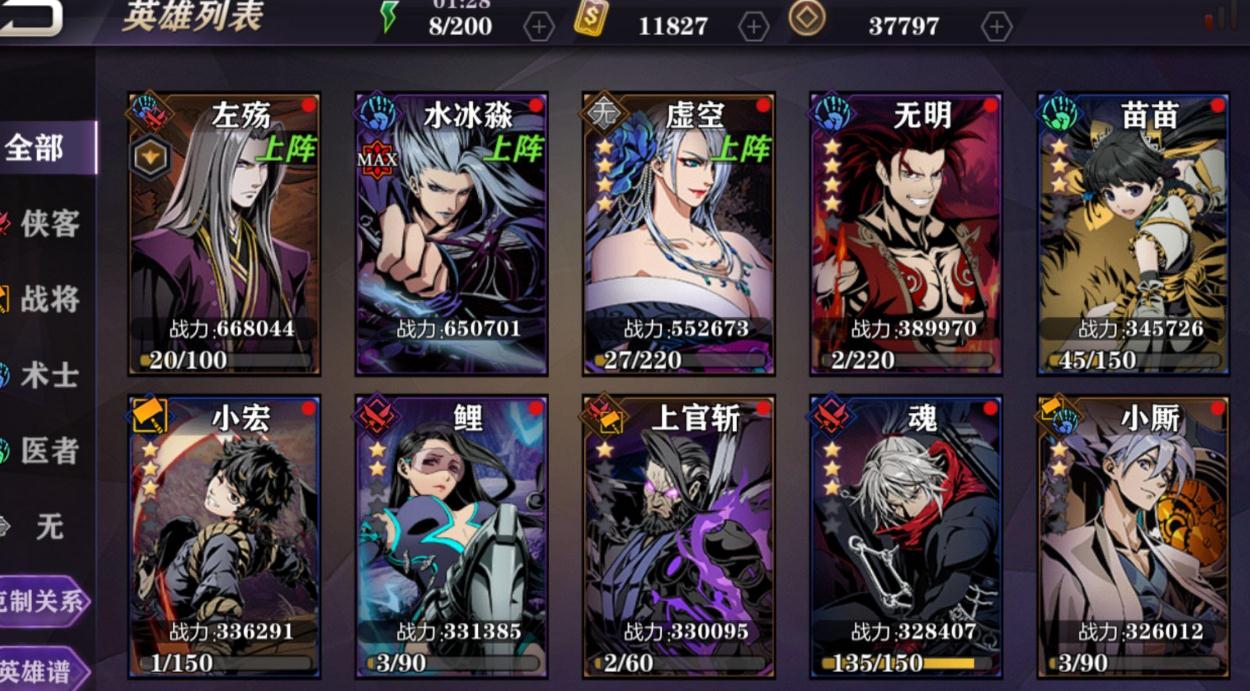
Task: Open the 英雄谱 button
Action: (x=40, y=671)
